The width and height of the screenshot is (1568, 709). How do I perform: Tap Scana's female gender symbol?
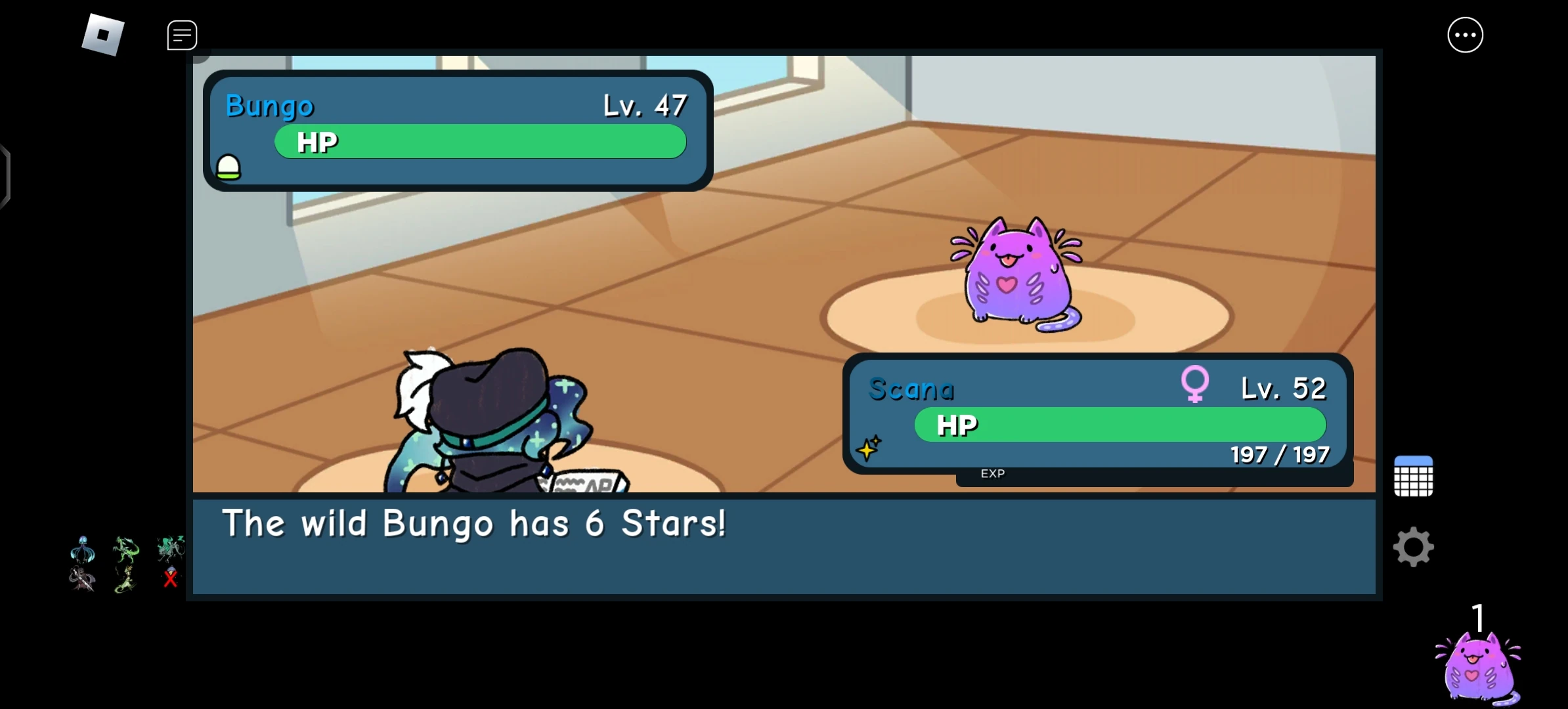(x=1196, y=386)
